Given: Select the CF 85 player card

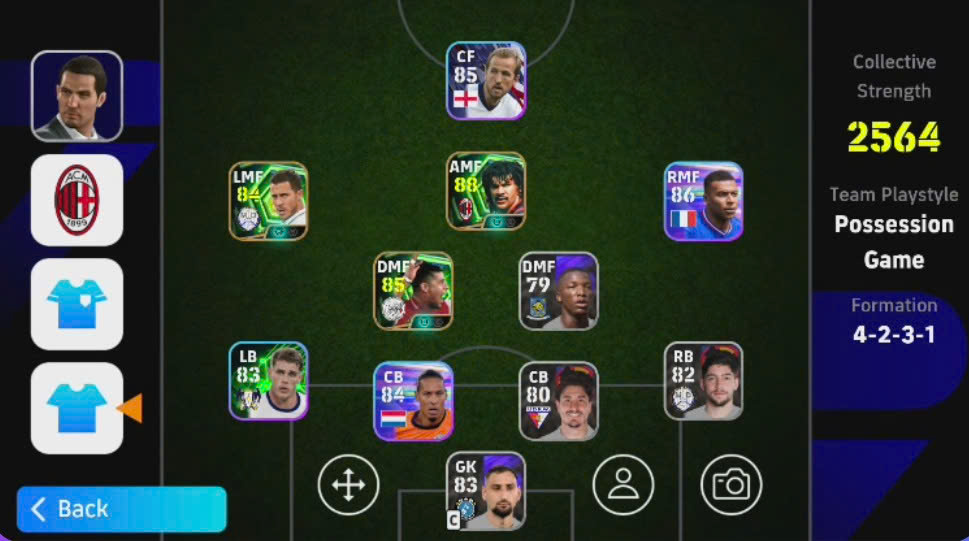Looking at the screenshot, I should [x=486, y=81].
